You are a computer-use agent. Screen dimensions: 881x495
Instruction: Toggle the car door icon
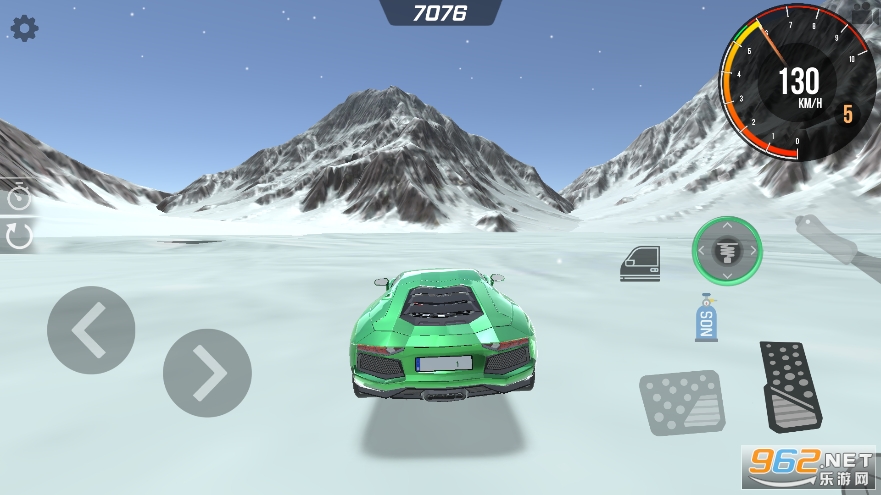[639, 263]
